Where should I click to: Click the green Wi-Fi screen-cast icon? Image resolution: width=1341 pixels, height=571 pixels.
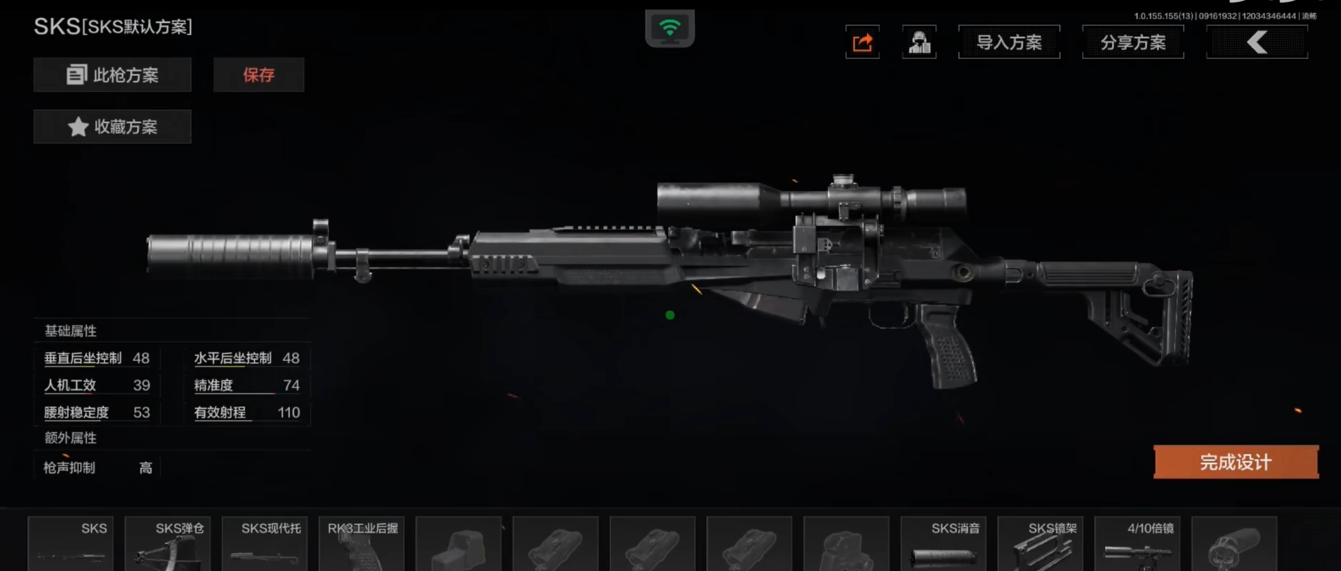click(670, 29)
